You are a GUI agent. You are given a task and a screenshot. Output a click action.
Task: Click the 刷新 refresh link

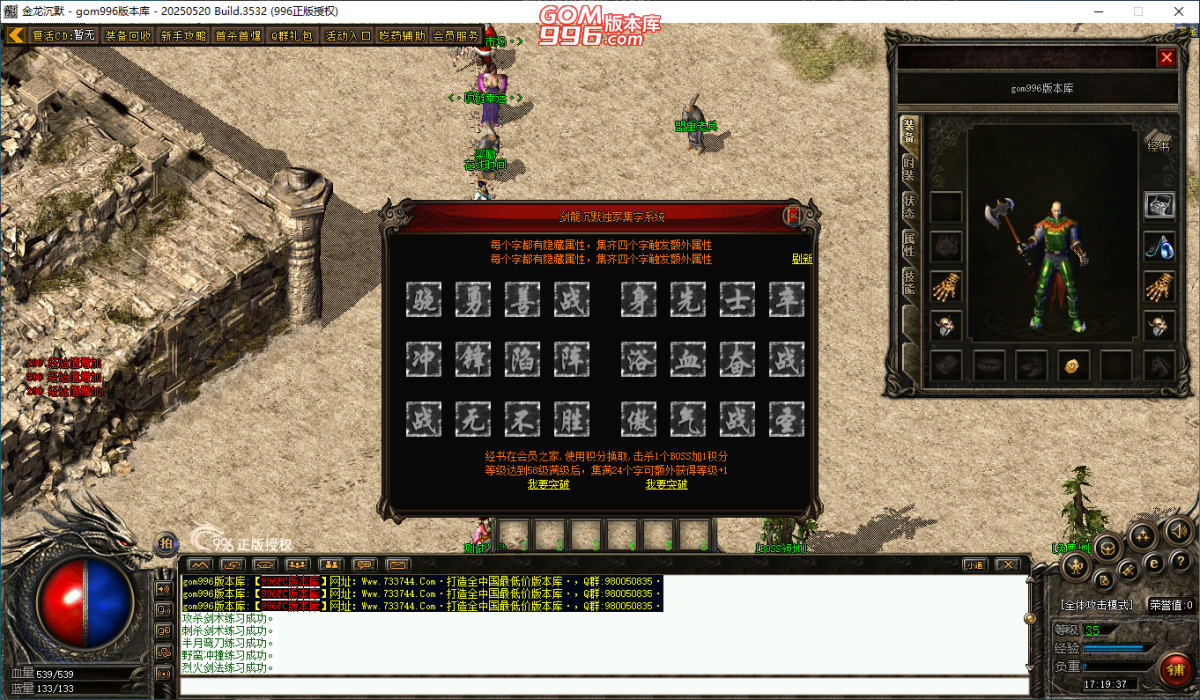802,258
